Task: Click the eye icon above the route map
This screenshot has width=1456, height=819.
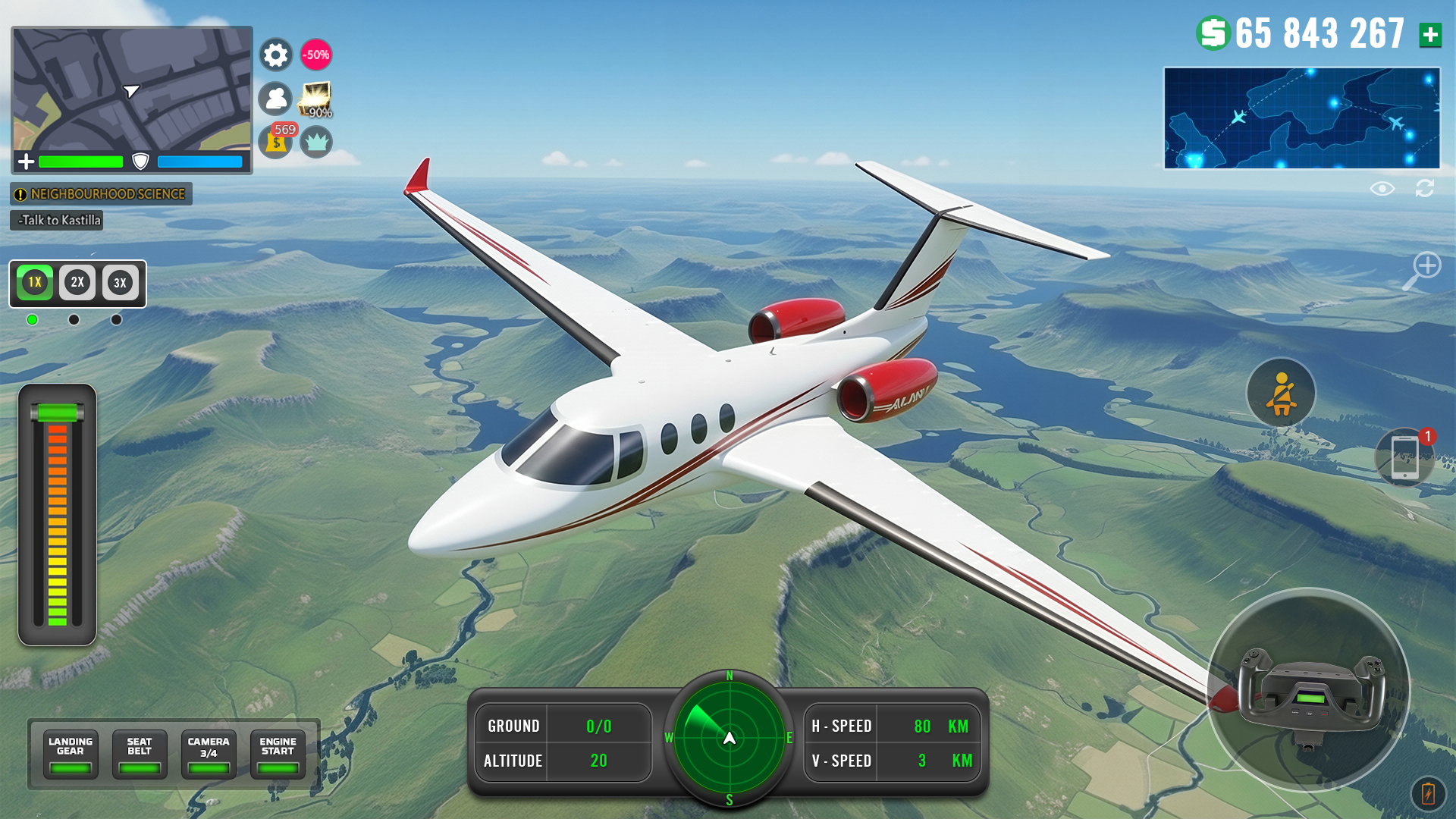Action: (x=1384, y=189)
